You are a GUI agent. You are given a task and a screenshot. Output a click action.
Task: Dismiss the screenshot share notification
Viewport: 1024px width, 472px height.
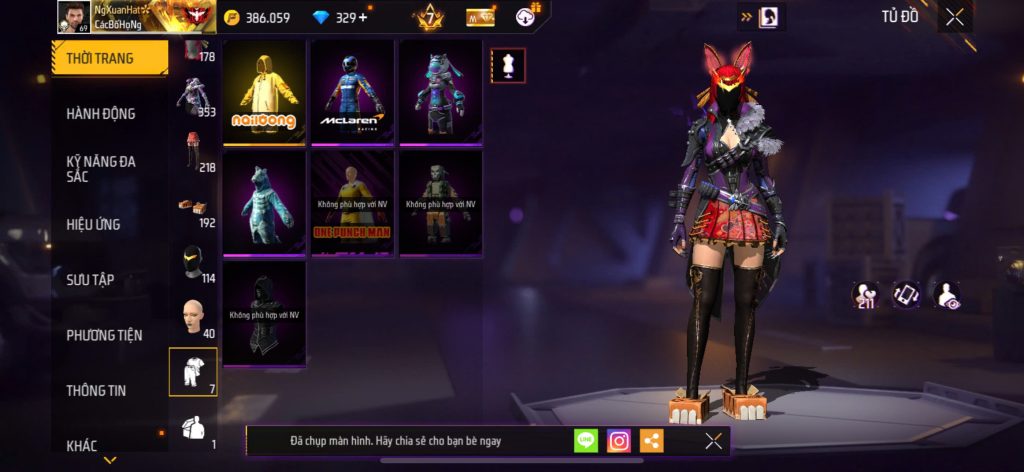713,440
